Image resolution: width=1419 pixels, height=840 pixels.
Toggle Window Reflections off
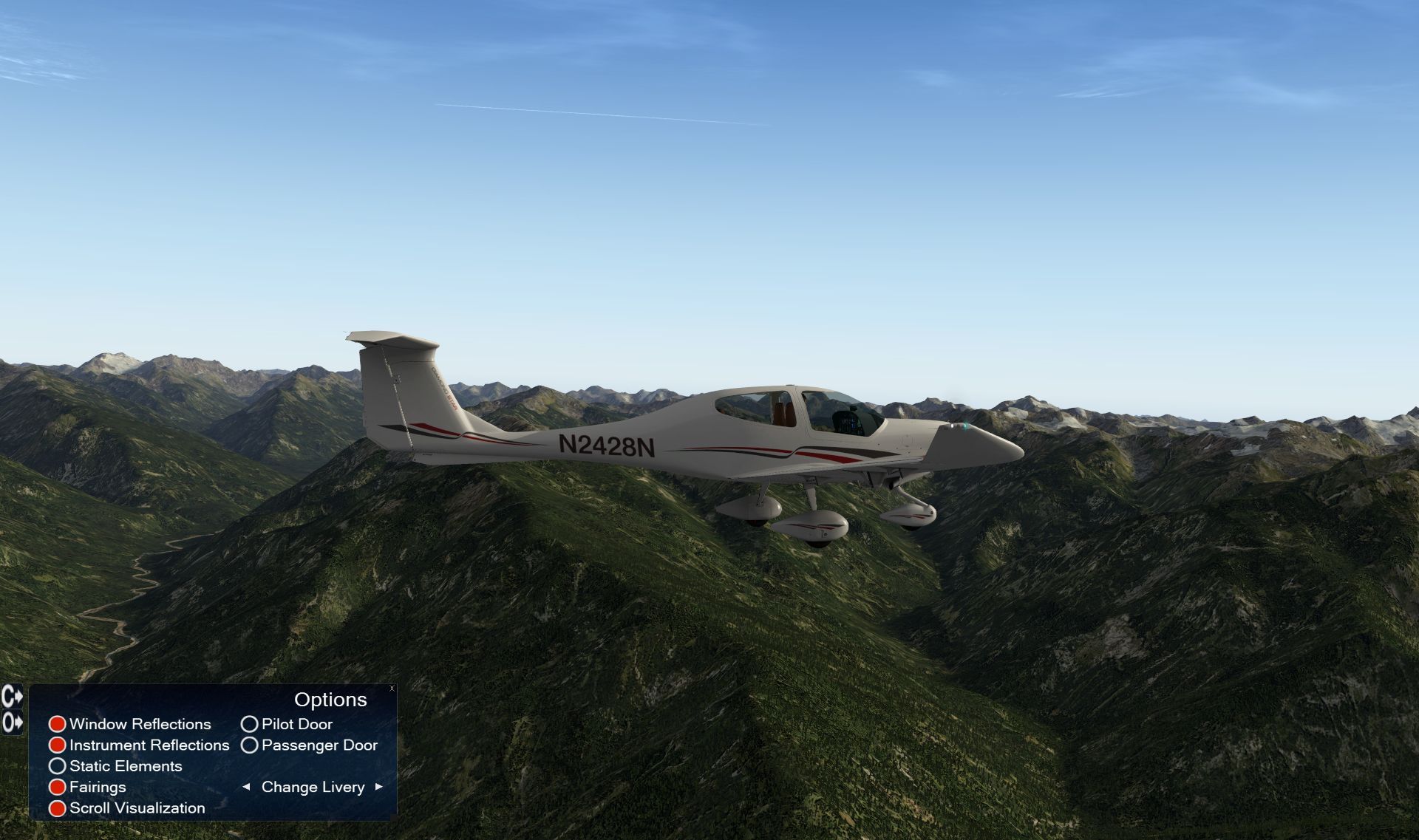click(58, 724)
